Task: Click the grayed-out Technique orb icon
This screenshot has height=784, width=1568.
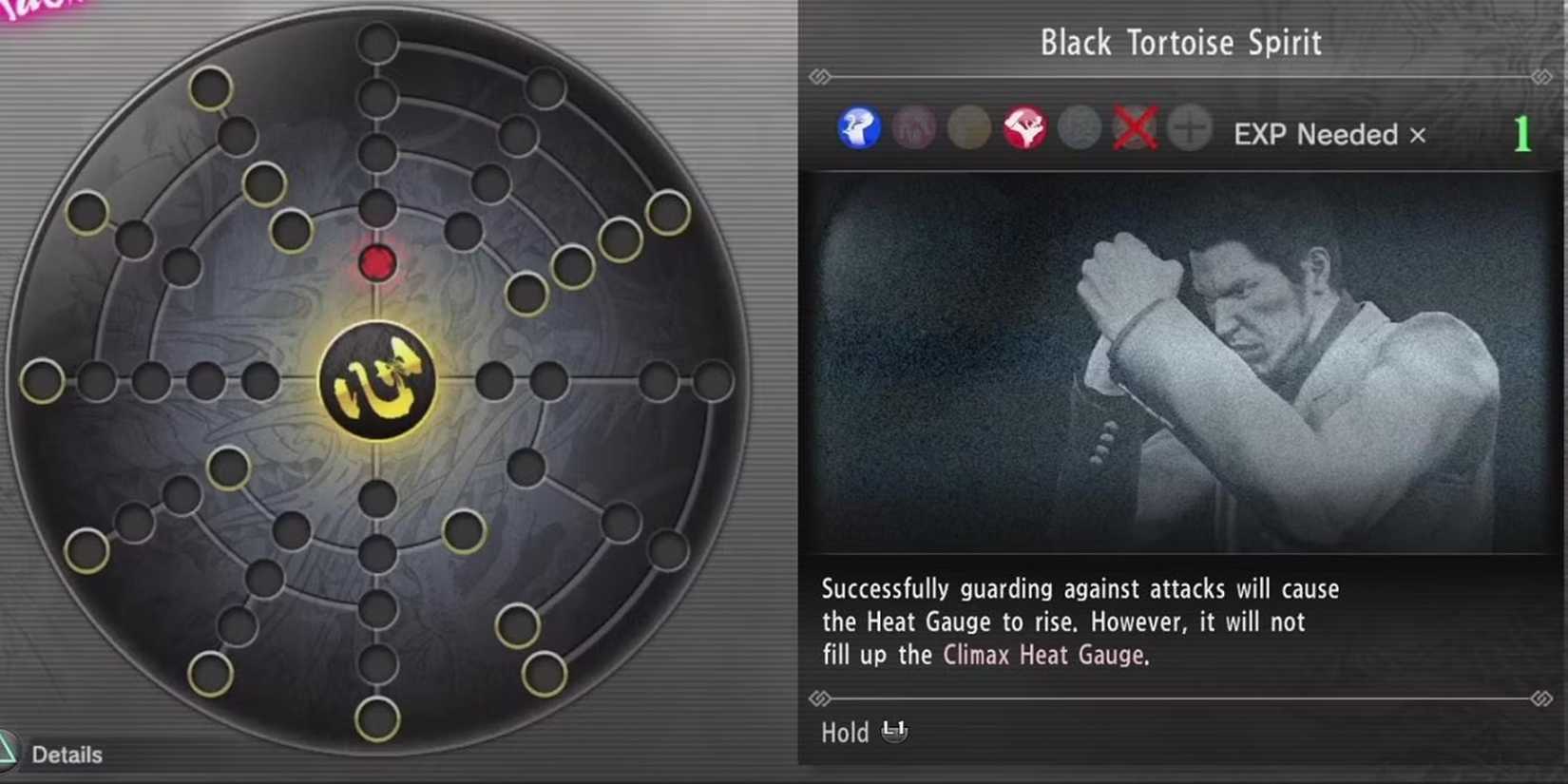Action: 1079,126
